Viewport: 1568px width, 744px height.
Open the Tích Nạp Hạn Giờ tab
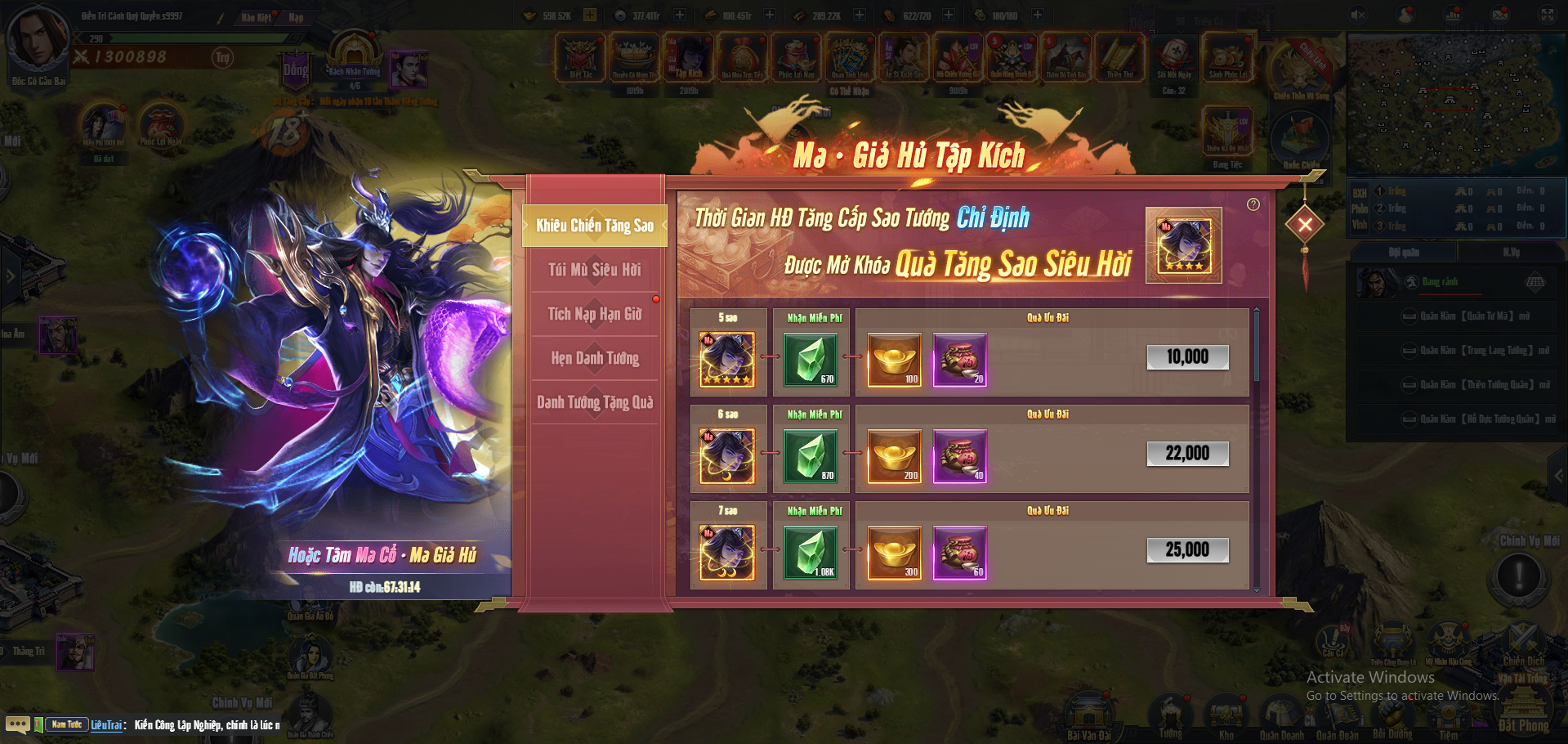click(594, 314)
